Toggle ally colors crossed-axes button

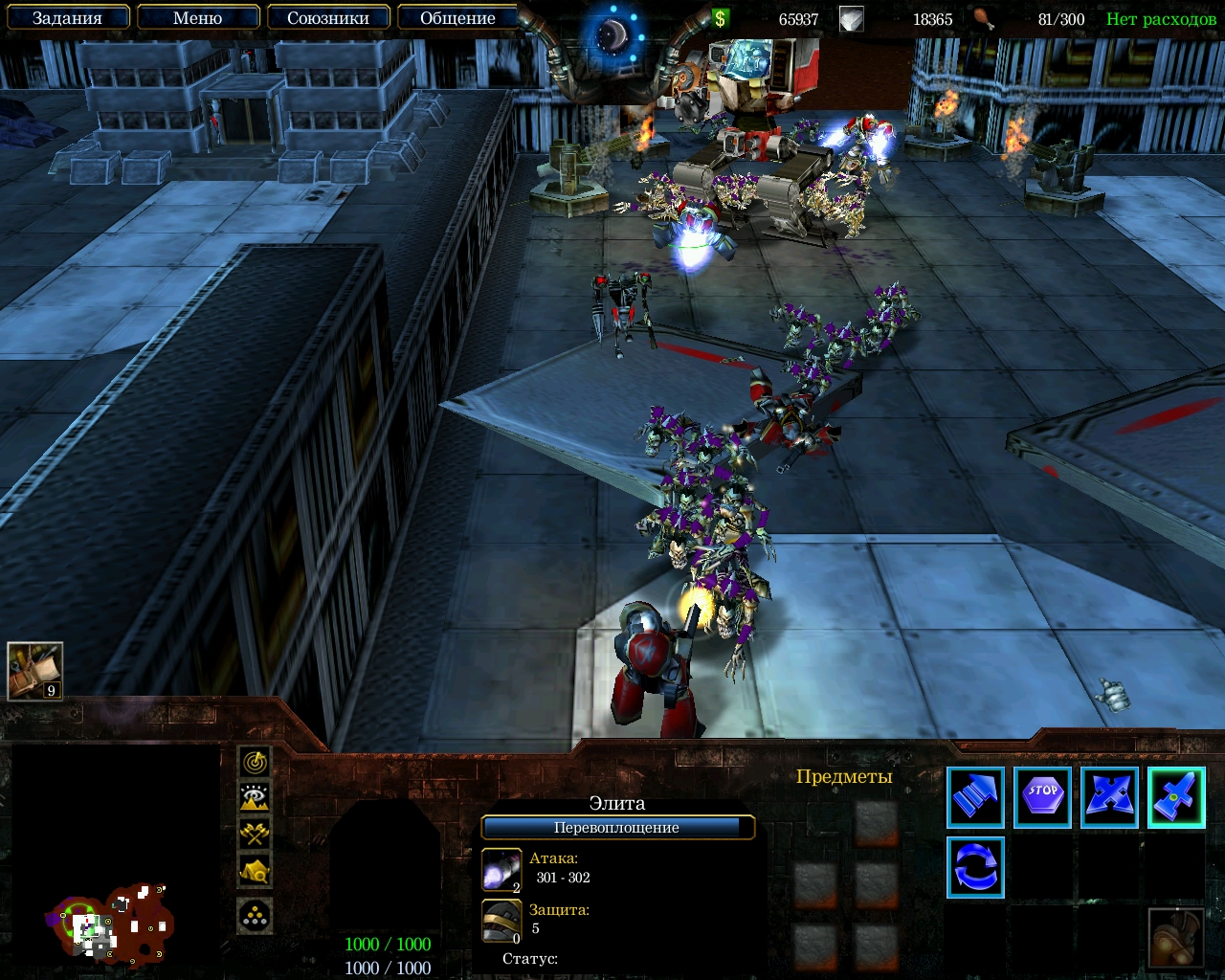click(x=255, y=833)
